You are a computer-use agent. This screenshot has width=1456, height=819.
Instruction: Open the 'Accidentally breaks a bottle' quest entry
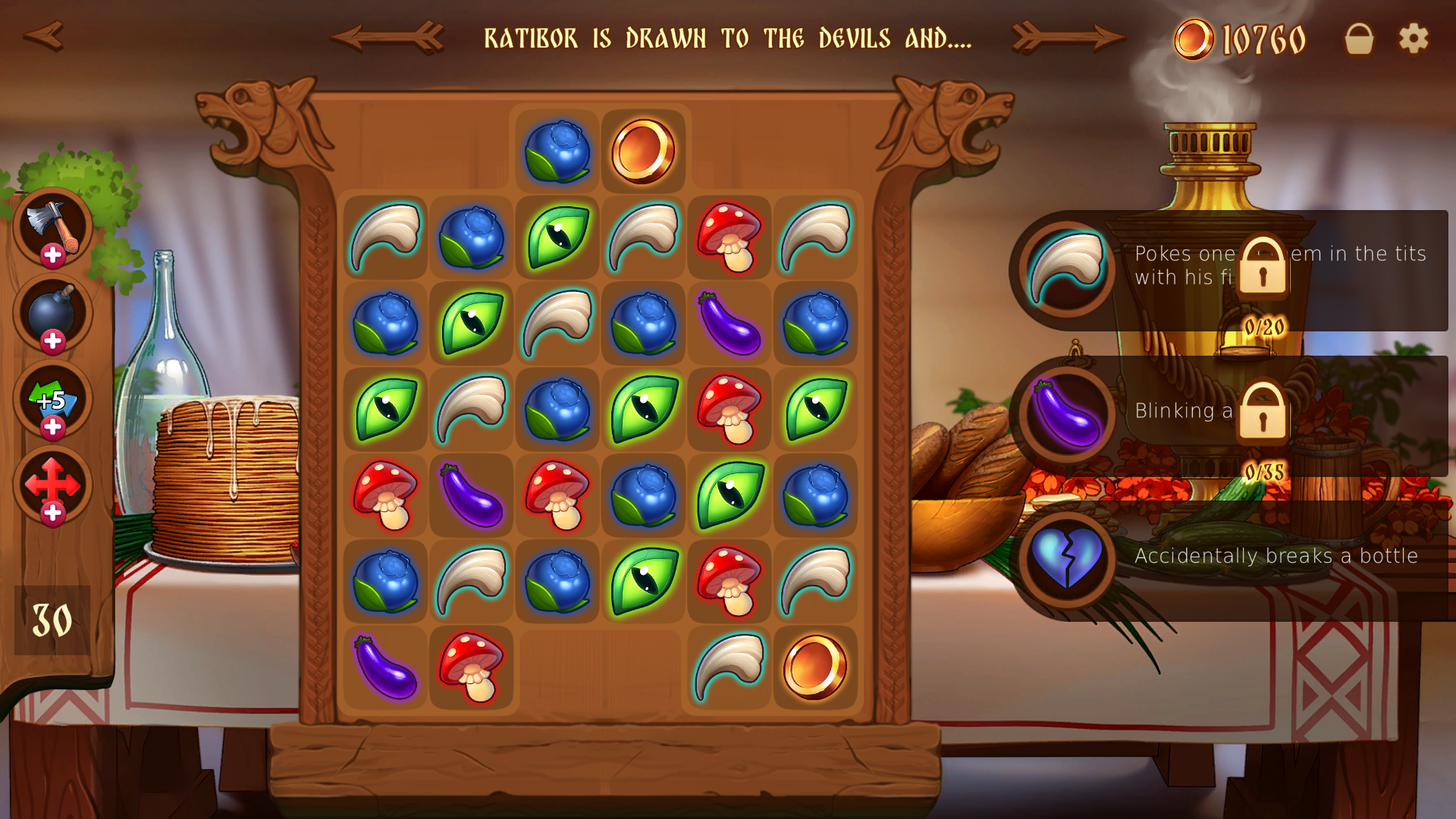click(1274, 556)
